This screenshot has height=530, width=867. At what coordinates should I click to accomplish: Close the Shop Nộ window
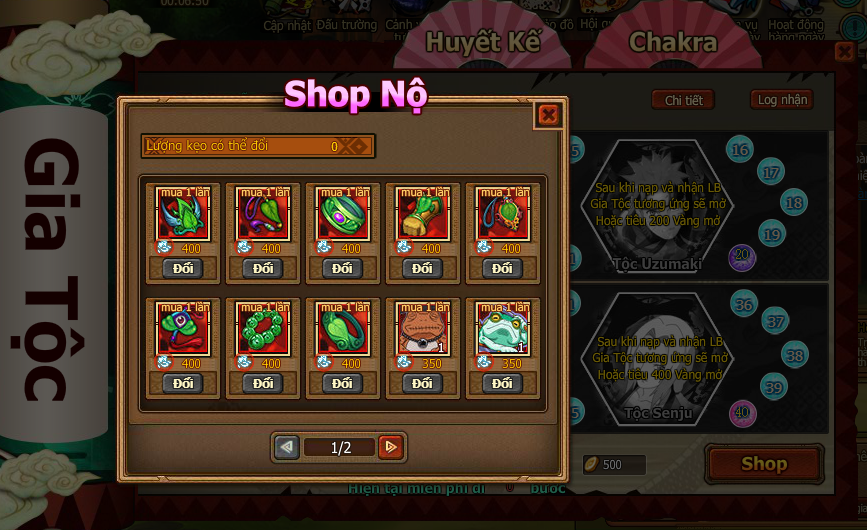[548, 115]
